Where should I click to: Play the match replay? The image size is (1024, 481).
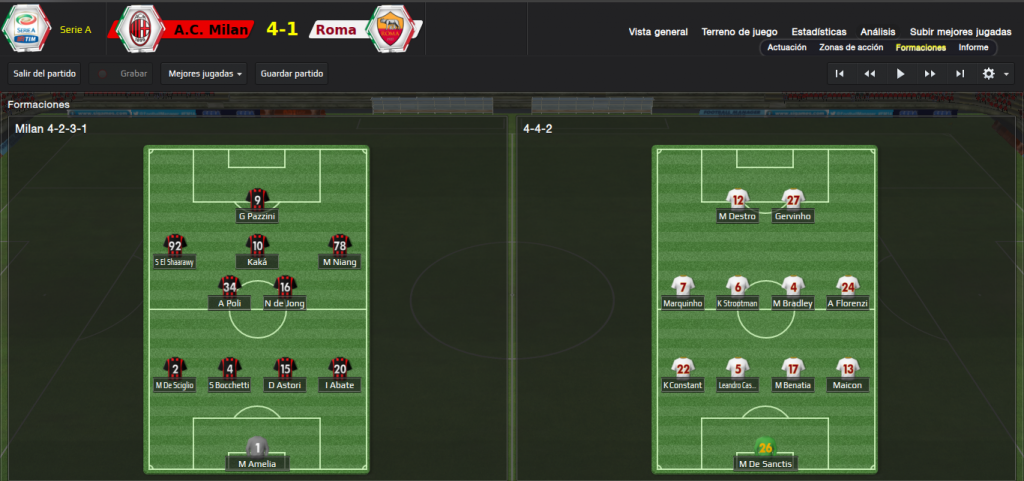click(900, 73)
